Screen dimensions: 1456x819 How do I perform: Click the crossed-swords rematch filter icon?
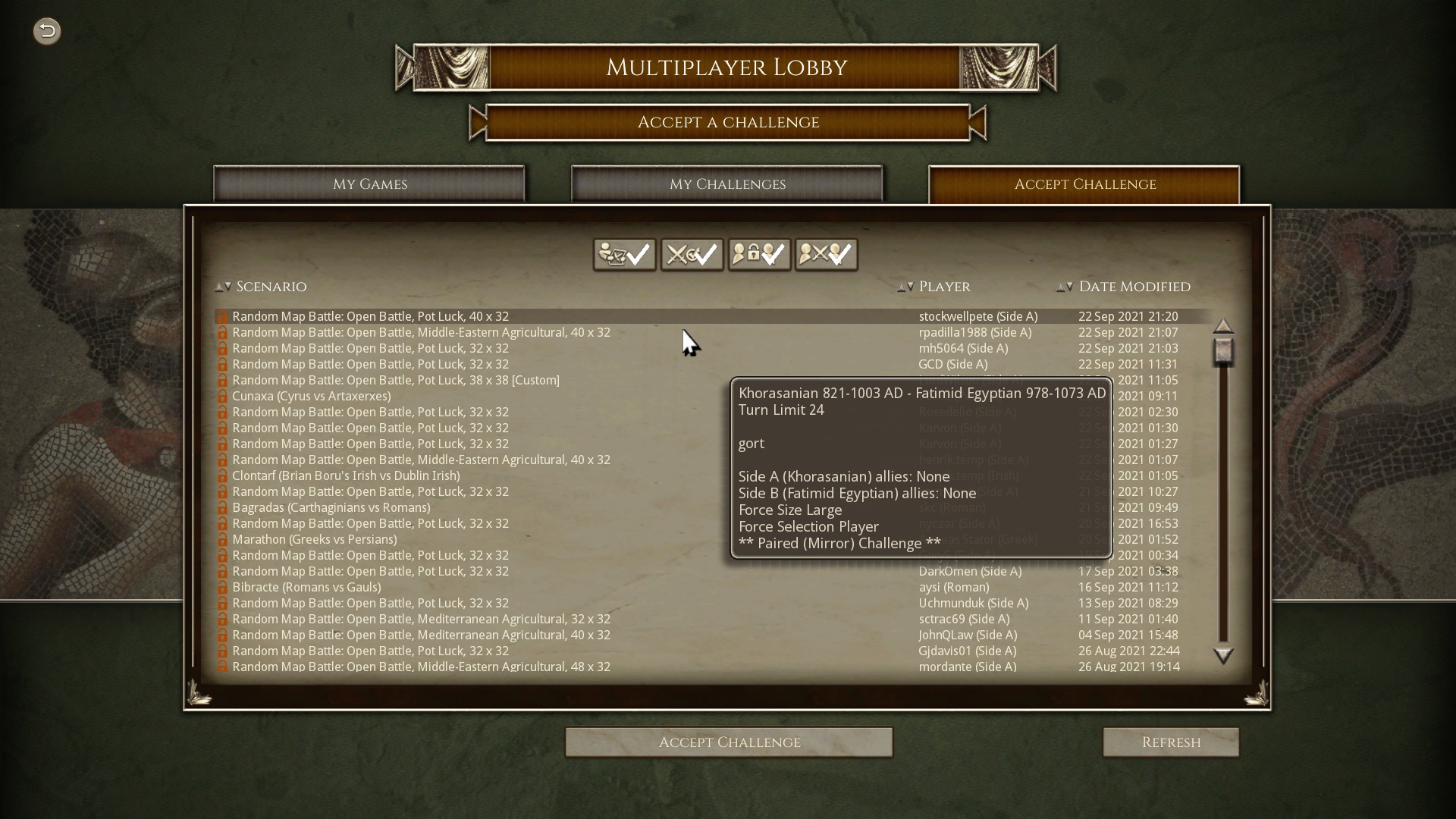coord(692,254)
